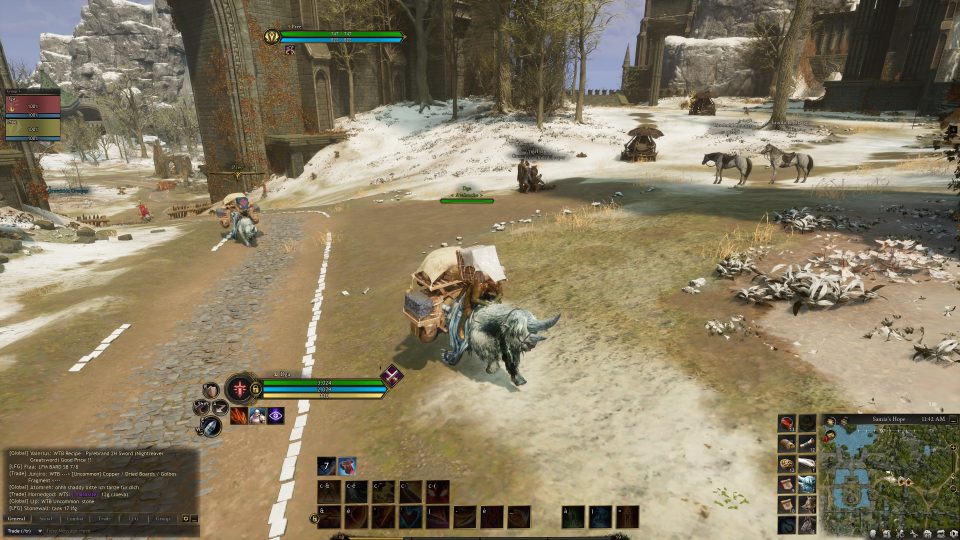
Task: Activate the purple eye ability icon
Action: click(x=275, y=416)
